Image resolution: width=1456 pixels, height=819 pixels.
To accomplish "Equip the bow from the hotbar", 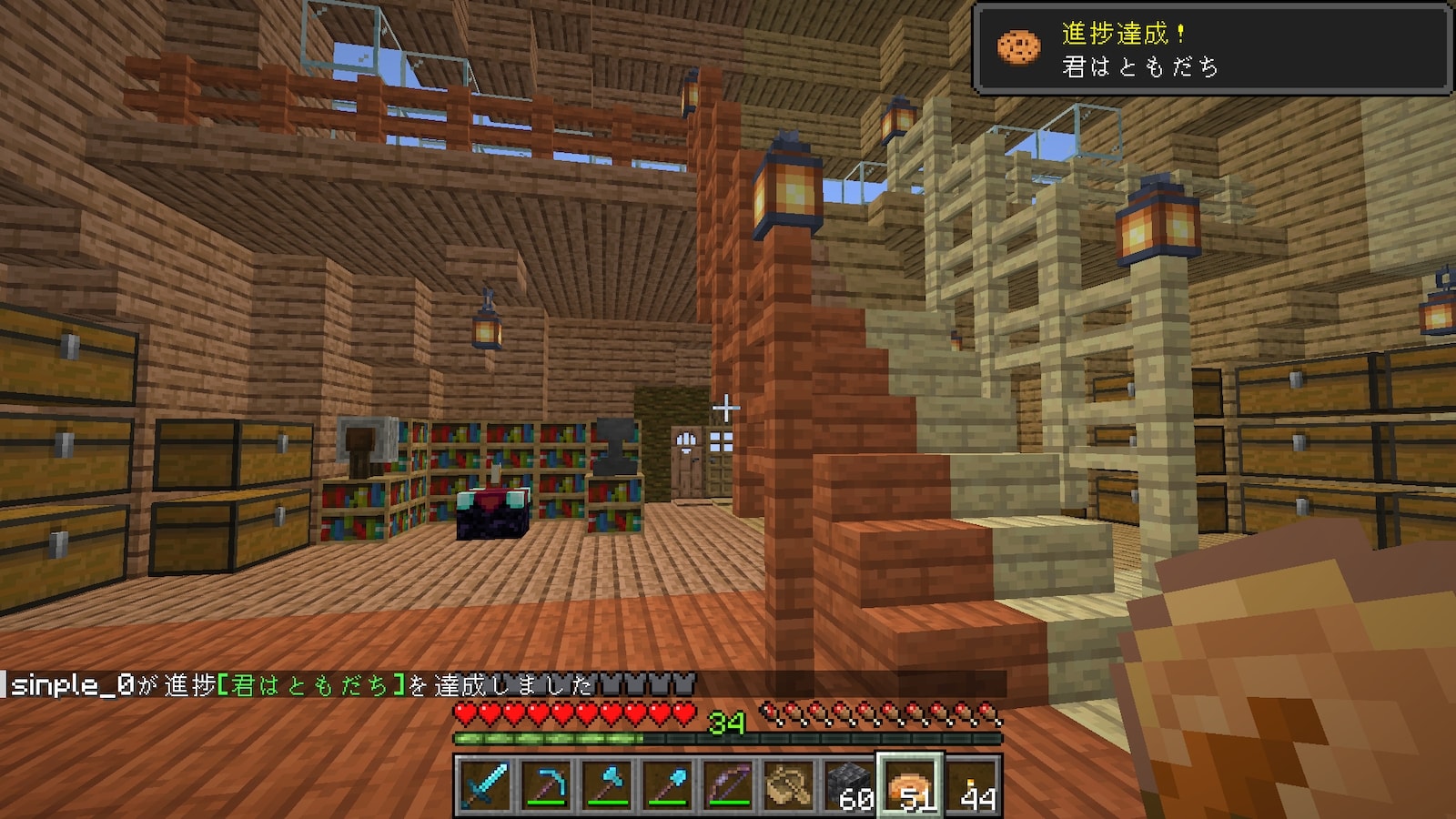I will (728, 784).
